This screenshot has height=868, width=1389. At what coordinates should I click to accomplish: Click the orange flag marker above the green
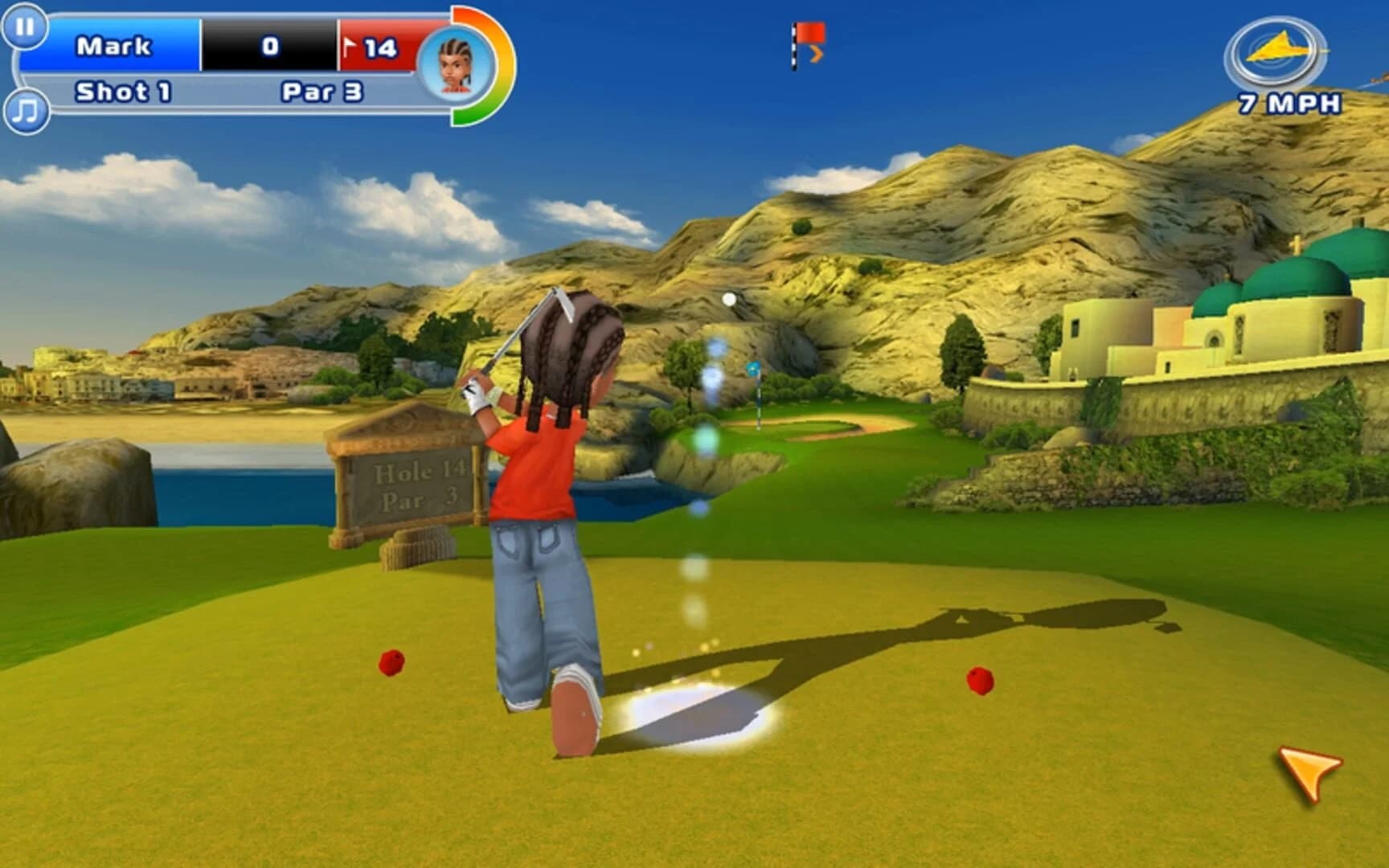click(808, 36)
